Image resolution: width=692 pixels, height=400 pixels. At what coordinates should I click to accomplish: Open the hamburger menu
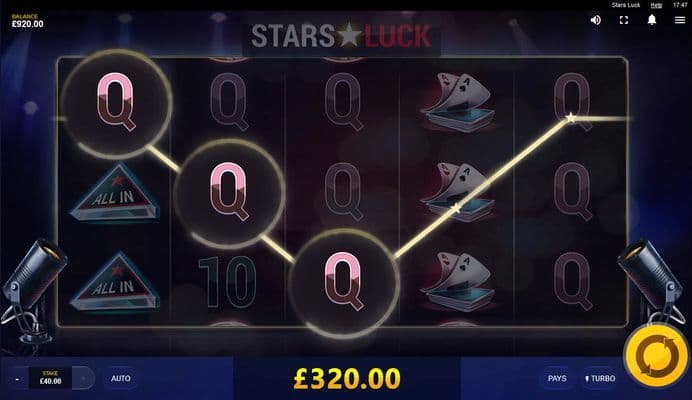(679, 20)
